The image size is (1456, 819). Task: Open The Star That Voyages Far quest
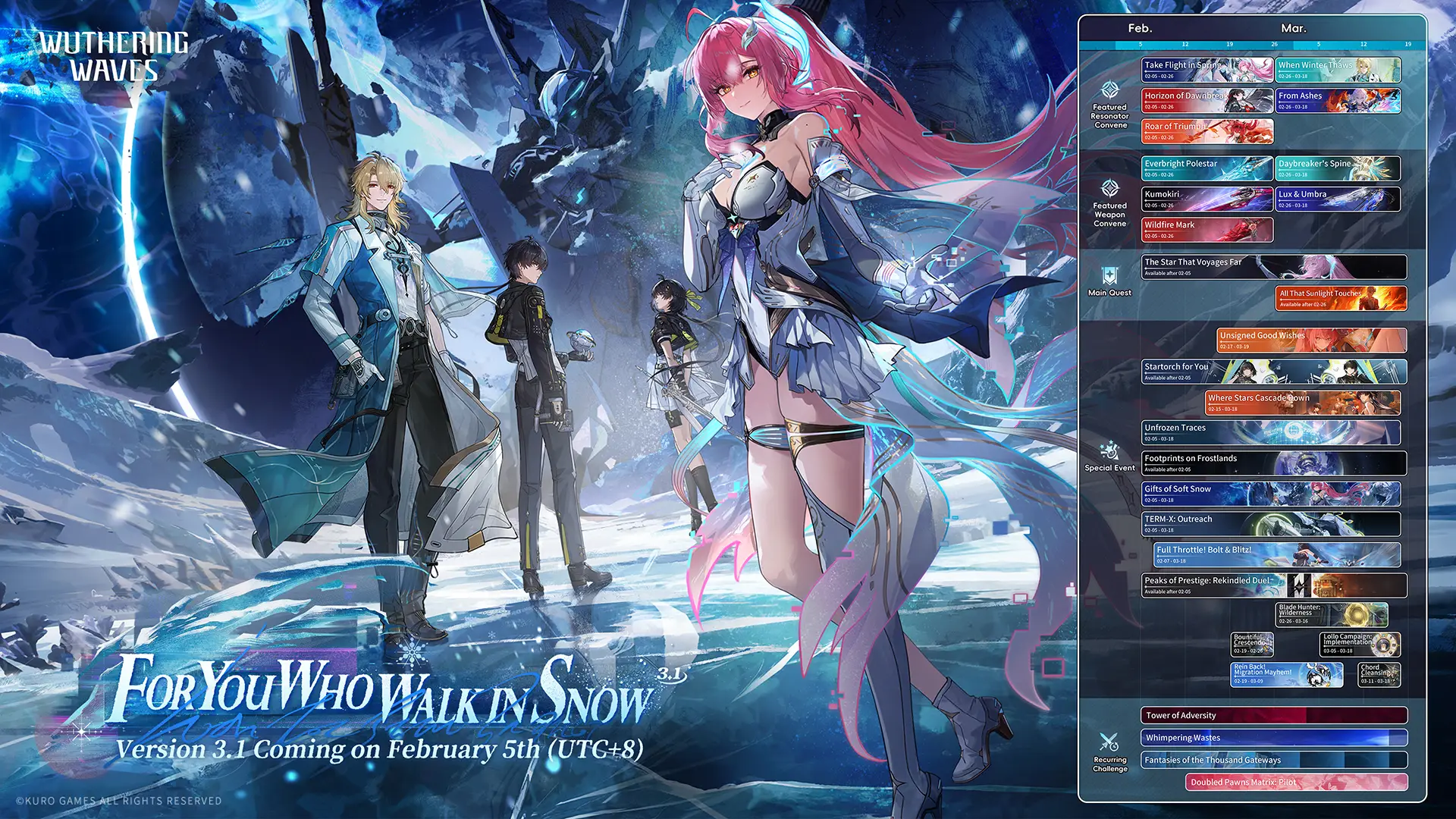point(1274,267)
